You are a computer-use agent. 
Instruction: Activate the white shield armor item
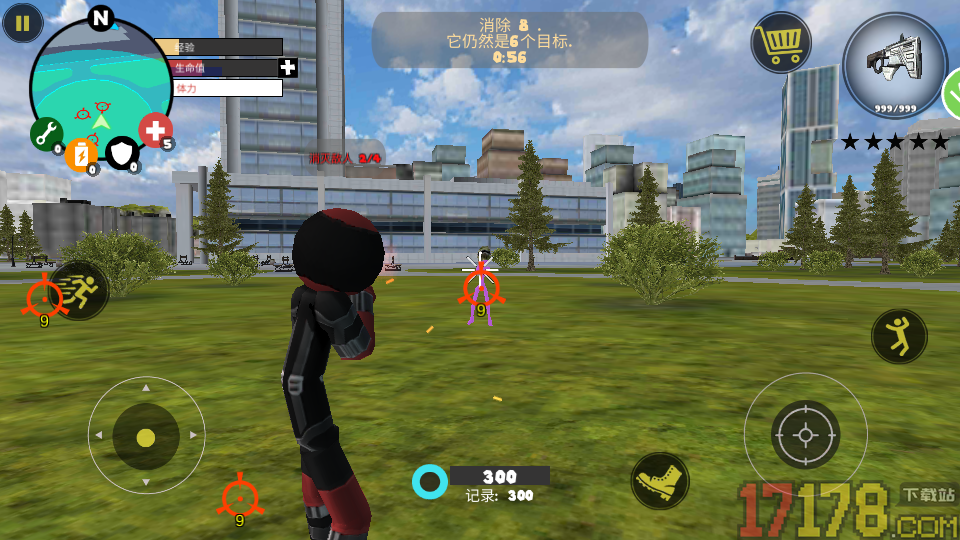122,153
